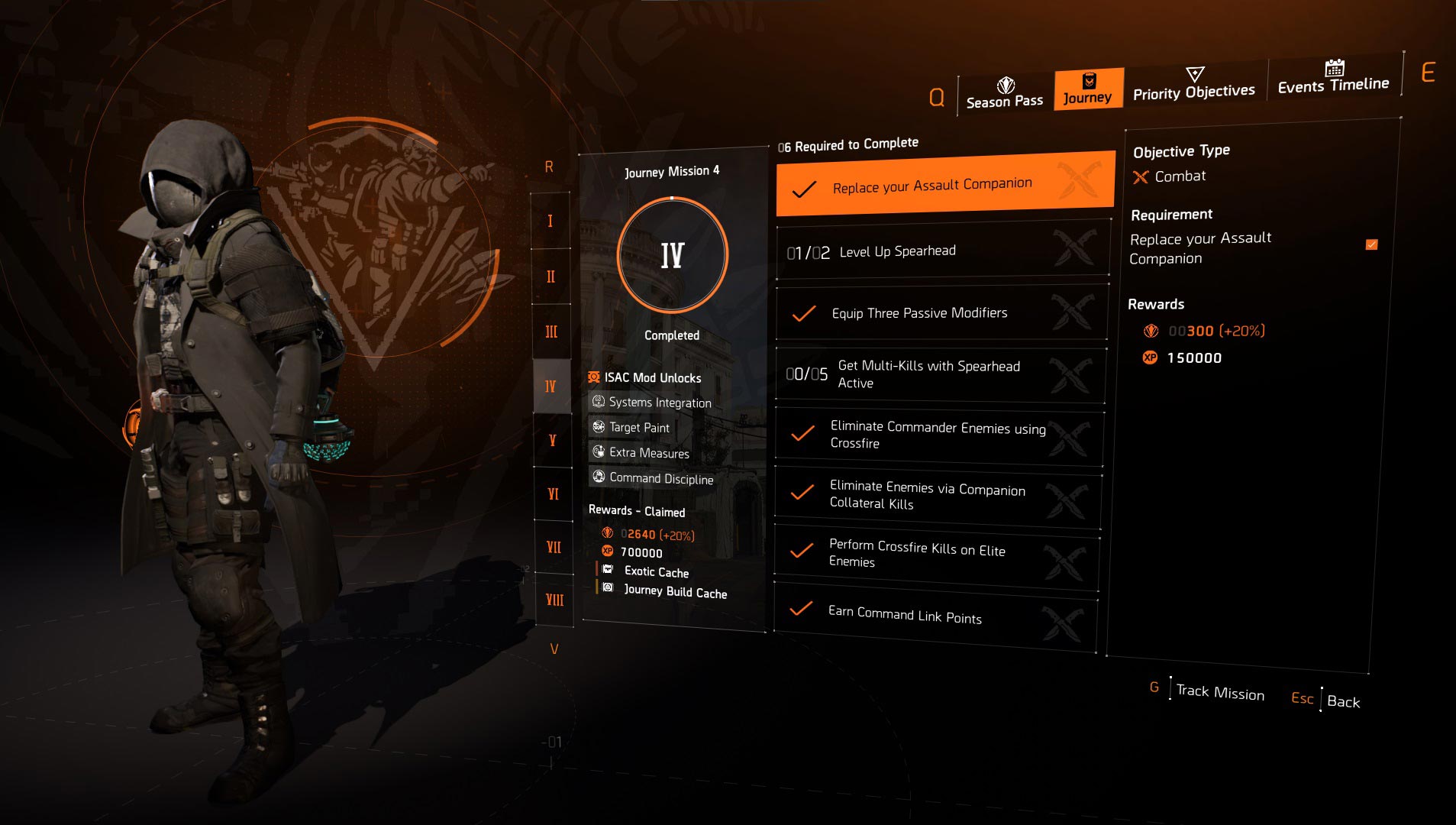The height and width of the screenshot is (825, 1456).
Task: Click the Journey clipboard icon
Action: point(1089,79)
